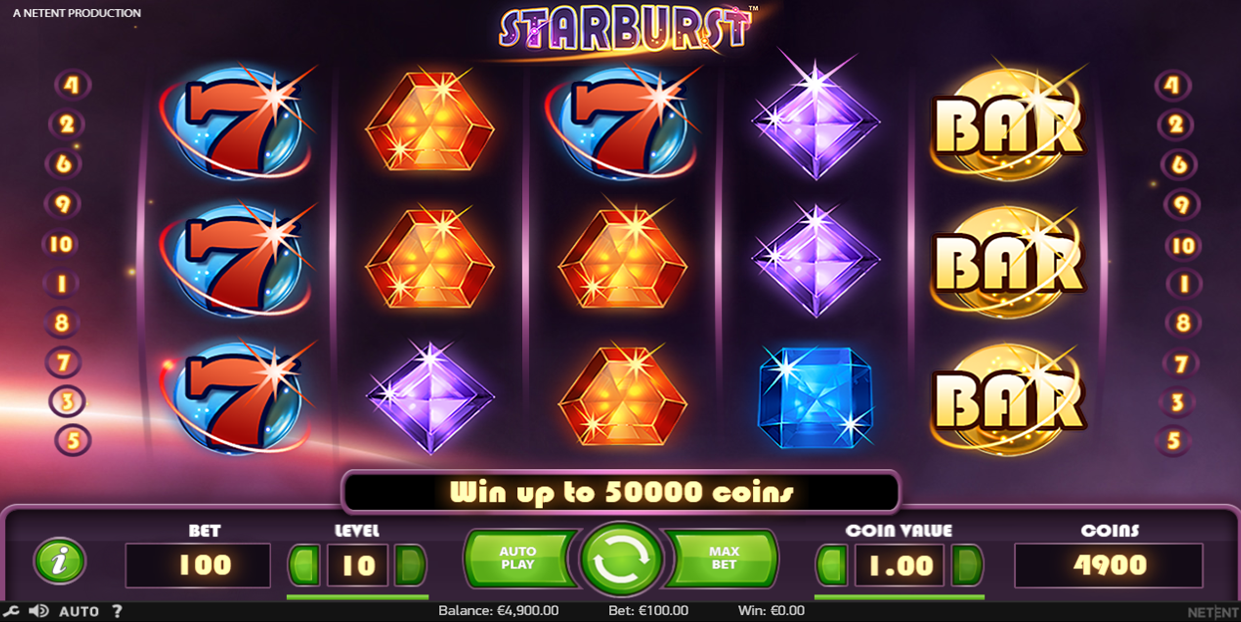Toggle sound with the speaker icon

point(39,611)
